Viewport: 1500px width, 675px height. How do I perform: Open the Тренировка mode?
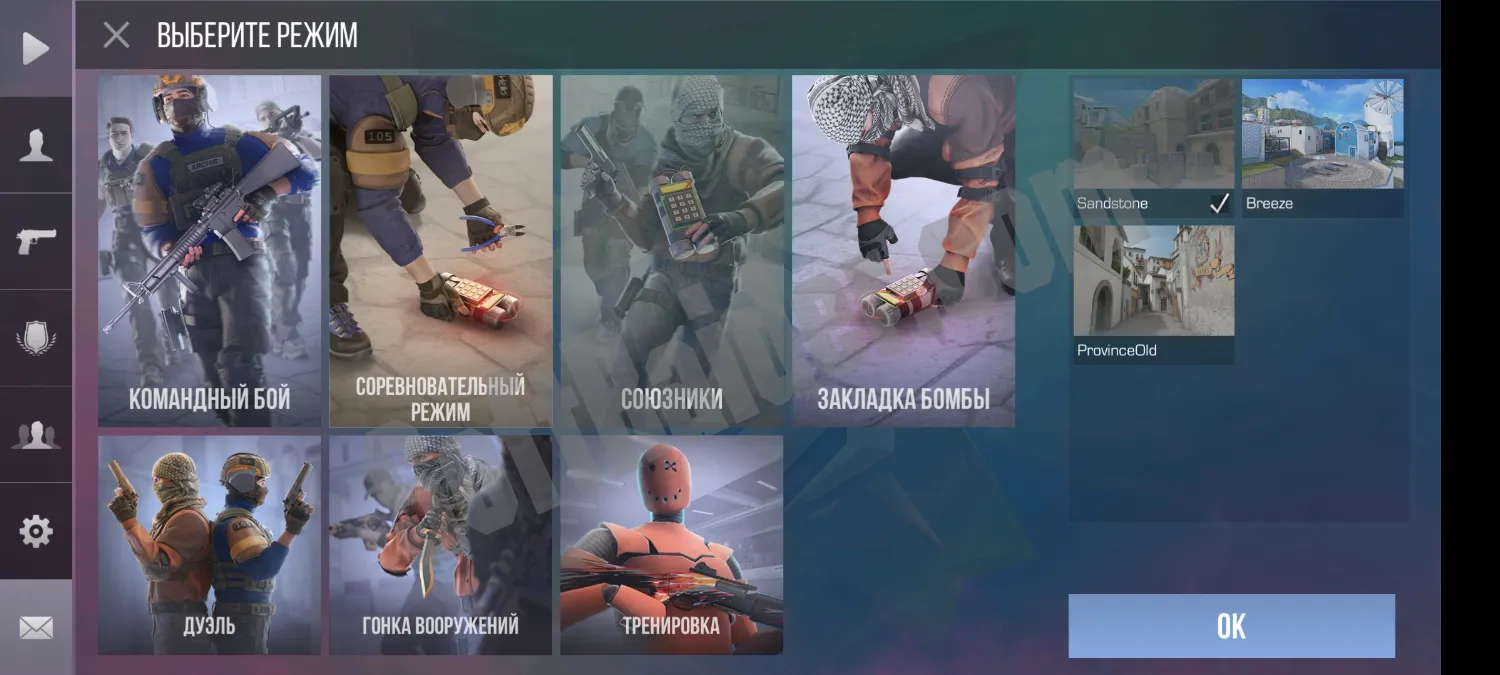point(671,545)
